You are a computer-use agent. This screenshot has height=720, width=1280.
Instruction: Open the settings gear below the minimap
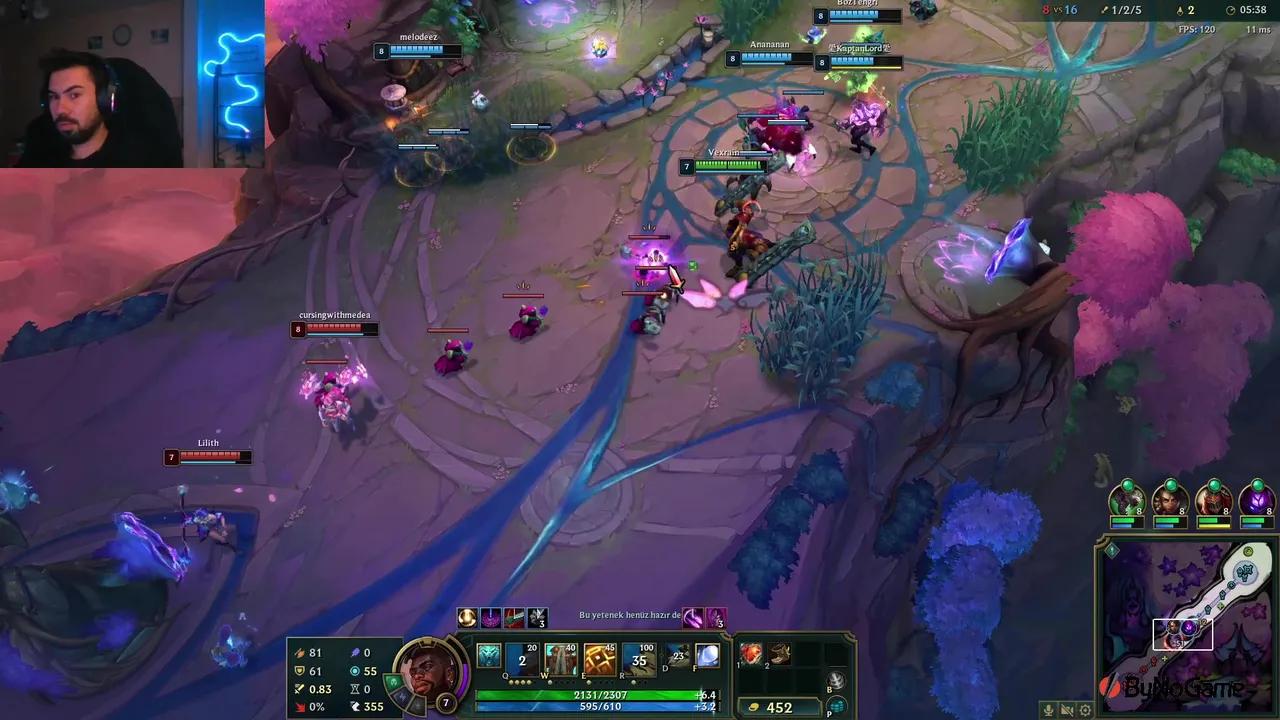[1085, 709]
